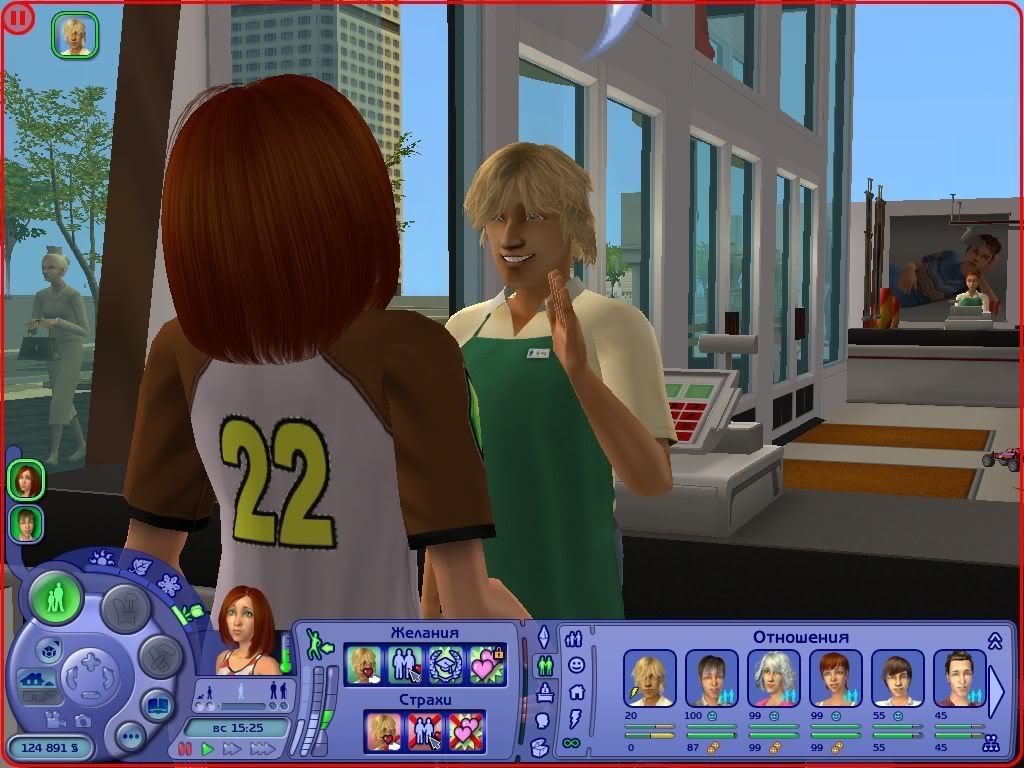Select the blonde sim portrait thumbnail
The image size is (1024, 768).
75,35
